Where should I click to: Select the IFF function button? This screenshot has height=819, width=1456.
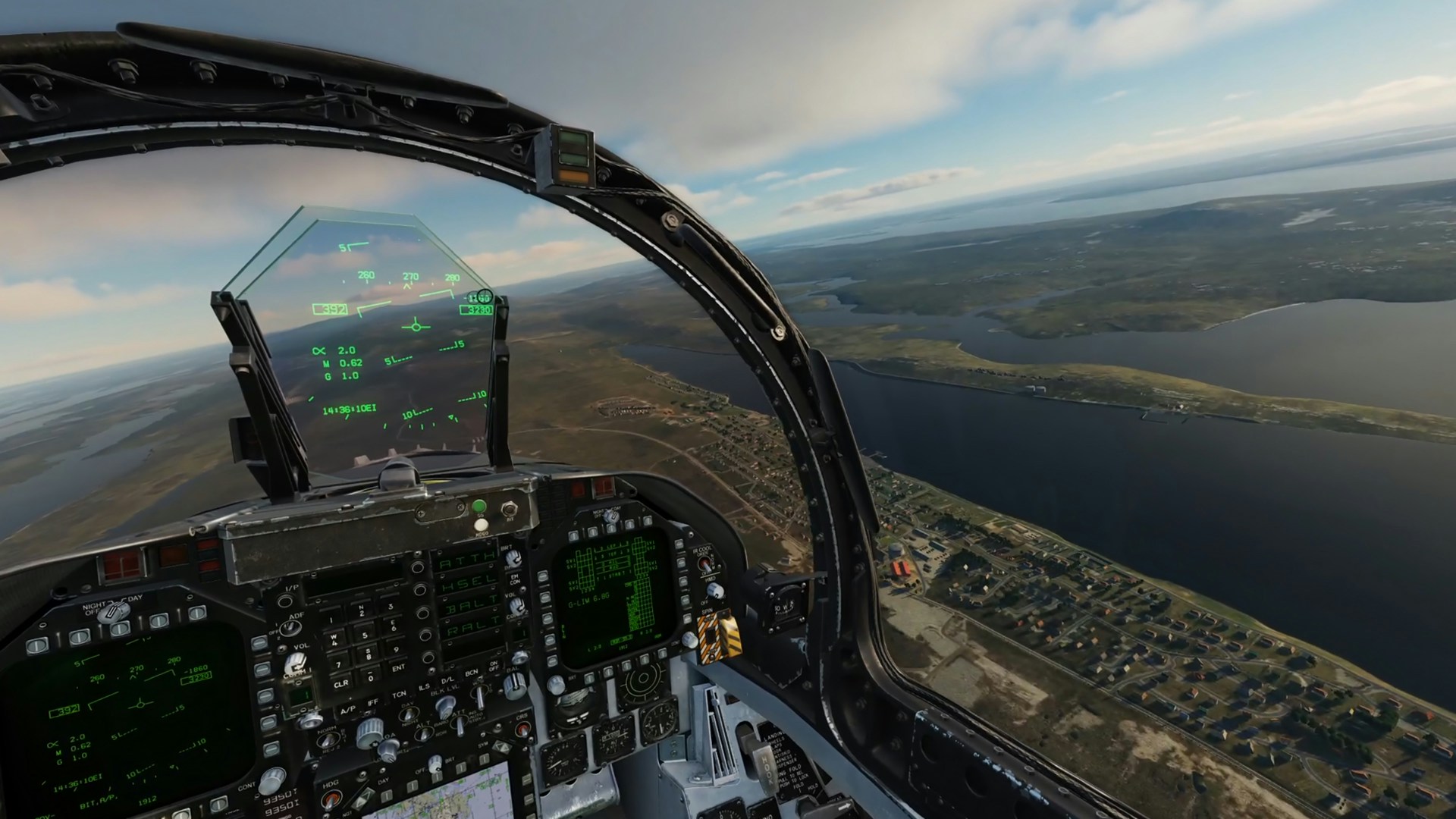point(372,703)
